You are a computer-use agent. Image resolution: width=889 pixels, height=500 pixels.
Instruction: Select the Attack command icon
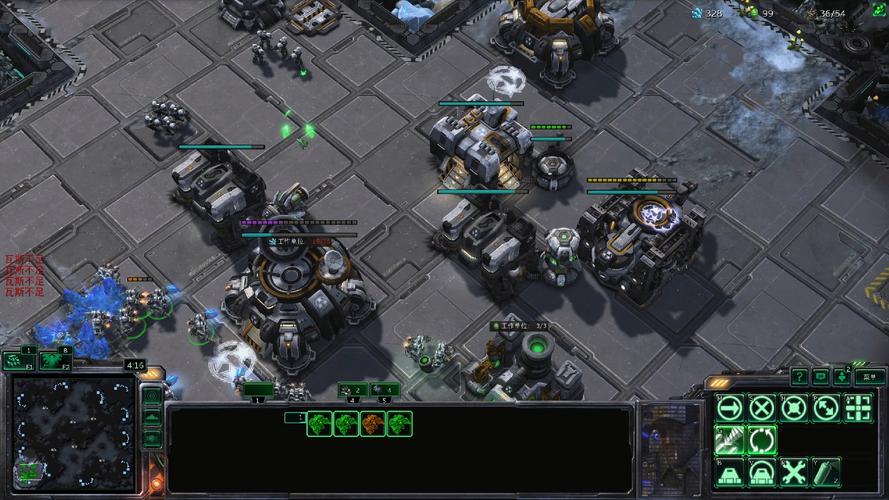pos(858,407)
